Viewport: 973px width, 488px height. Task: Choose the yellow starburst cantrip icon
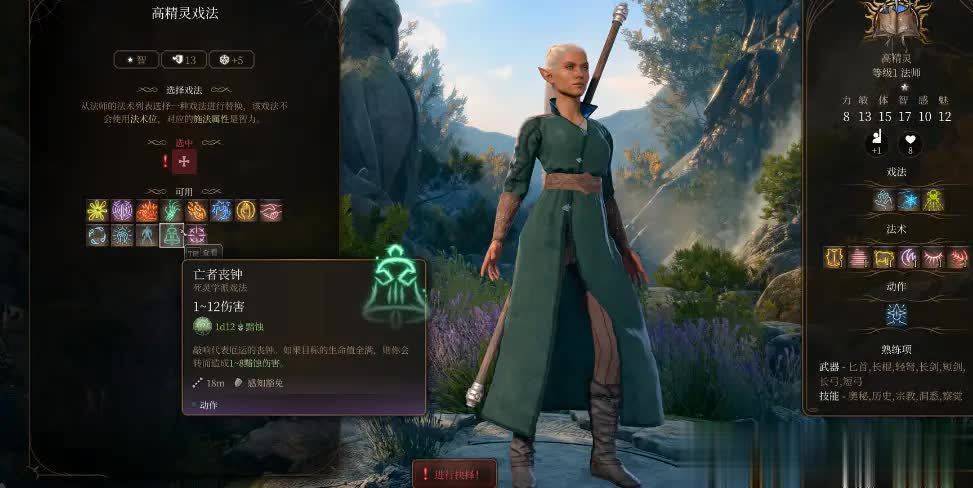coord(97,210)
